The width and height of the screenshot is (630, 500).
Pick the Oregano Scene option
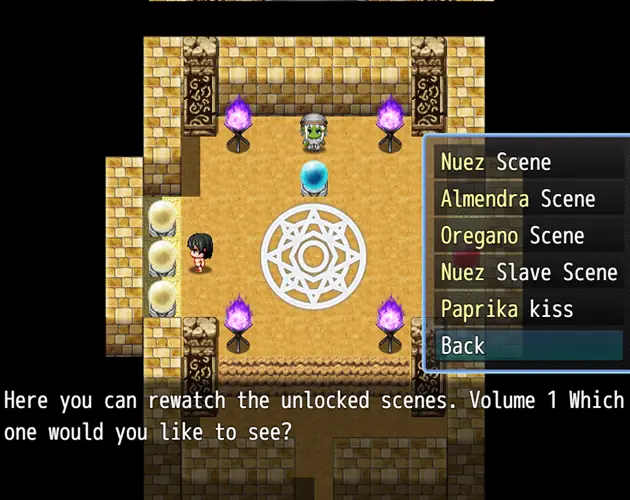tap(513, 236)
